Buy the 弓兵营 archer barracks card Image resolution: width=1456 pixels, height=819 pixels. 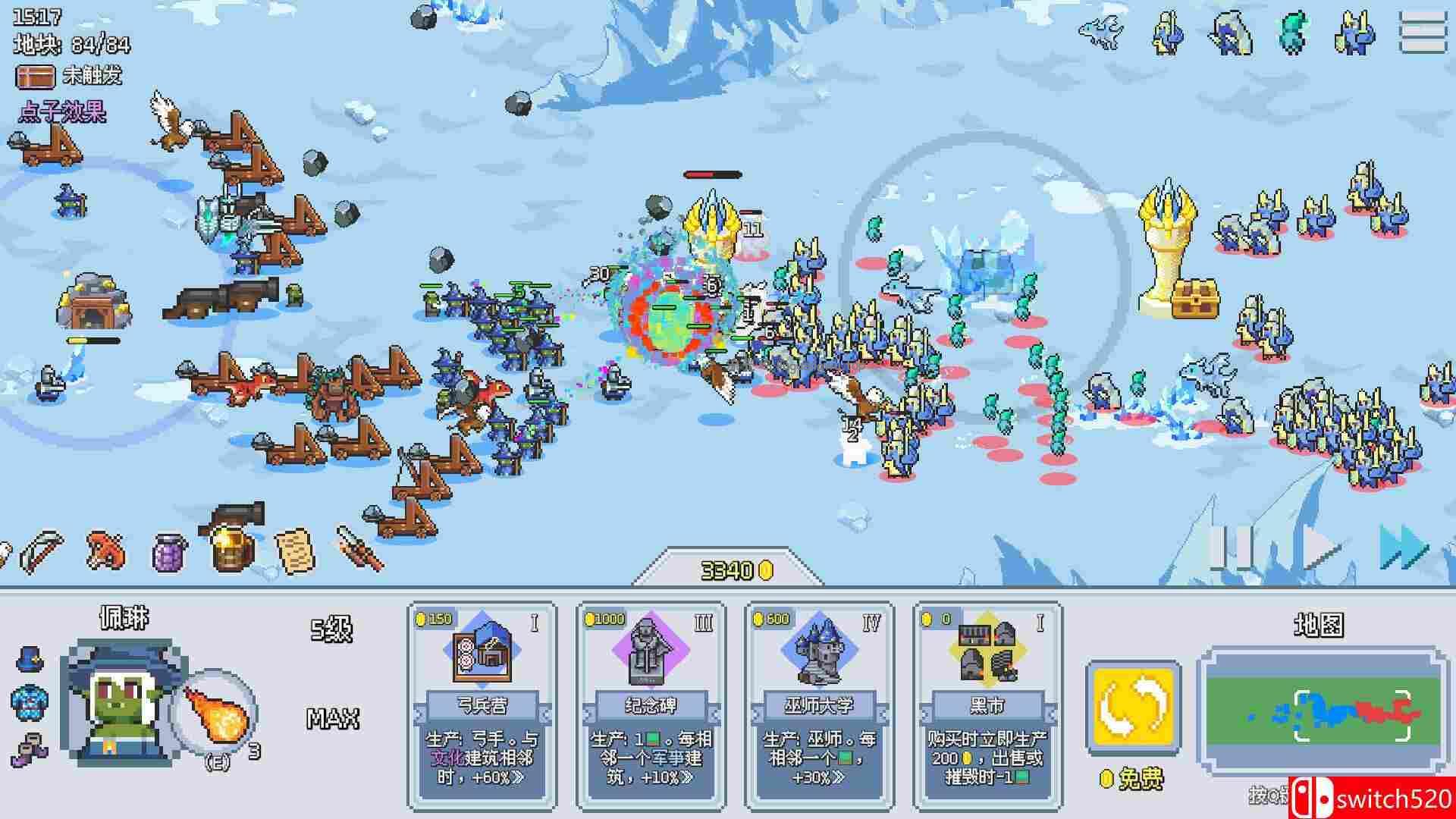point(482,705)
